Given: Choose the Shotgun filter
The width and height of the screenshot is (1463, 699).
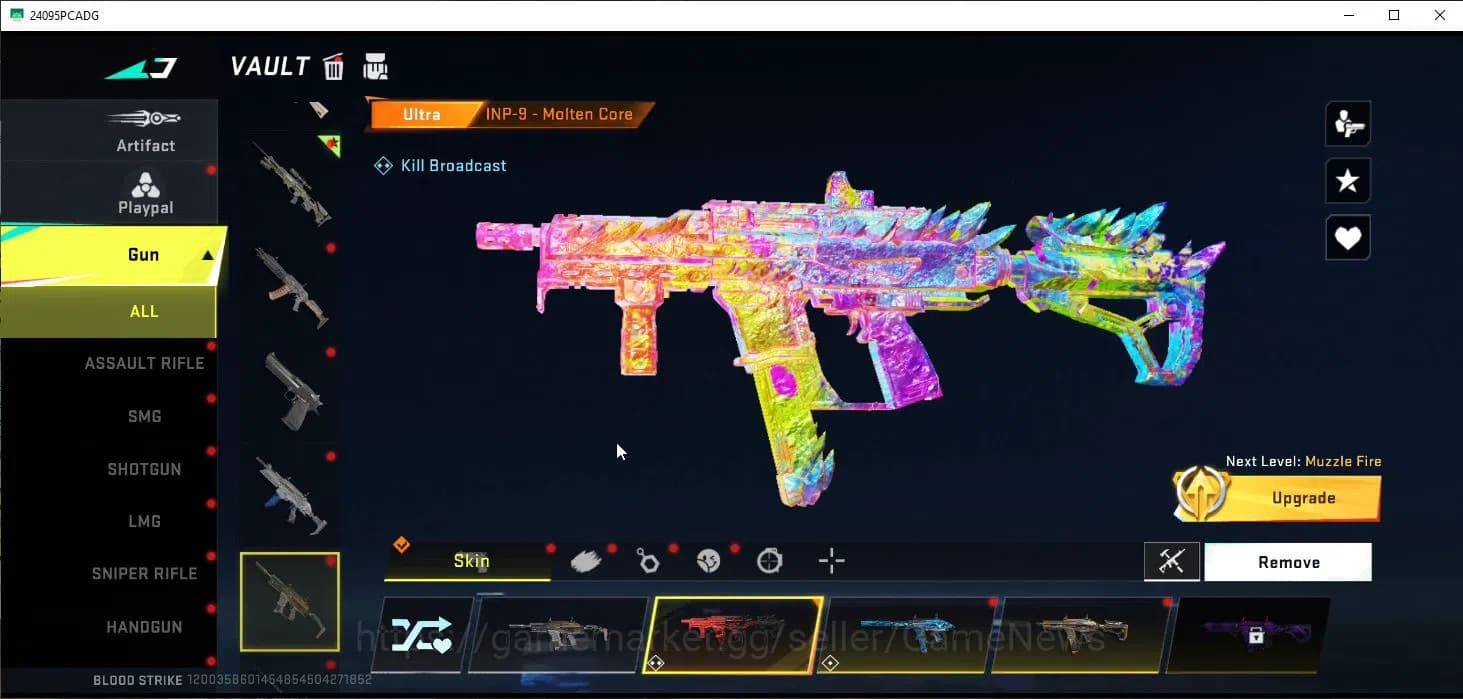Looking at the screenshot, I should [x=144, y=469].
